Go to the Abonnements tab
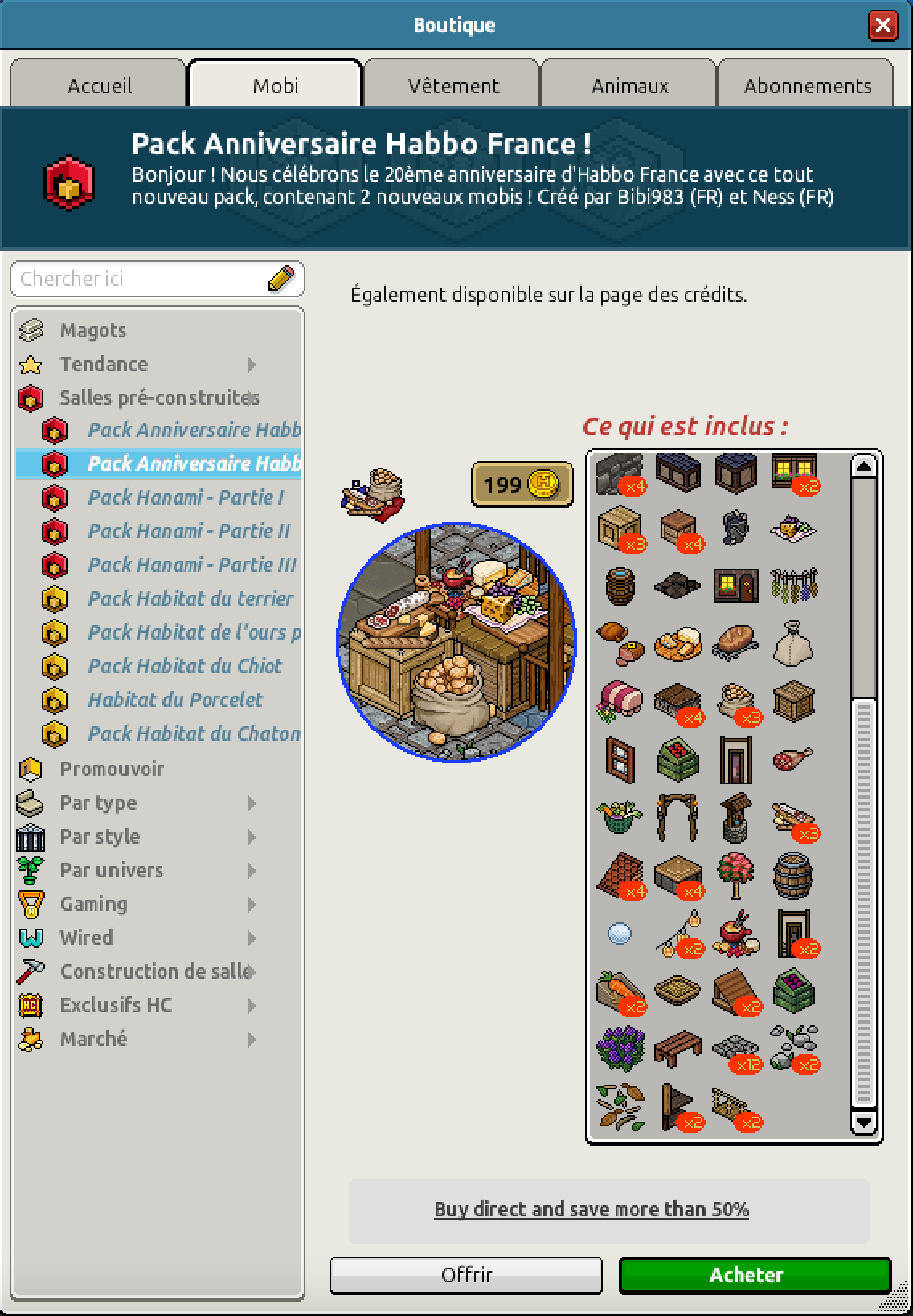Viewport: 913px width, 1316px height. [x=807, y=85]
